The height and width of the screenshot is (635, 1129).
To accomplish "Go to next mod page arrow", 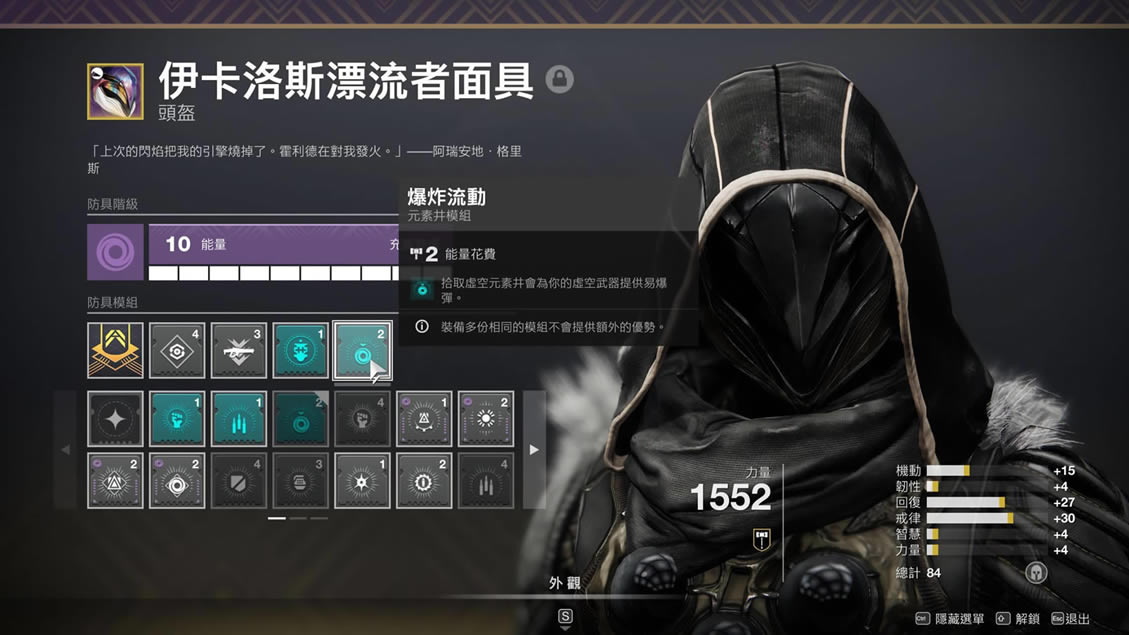I will (534, 450).
